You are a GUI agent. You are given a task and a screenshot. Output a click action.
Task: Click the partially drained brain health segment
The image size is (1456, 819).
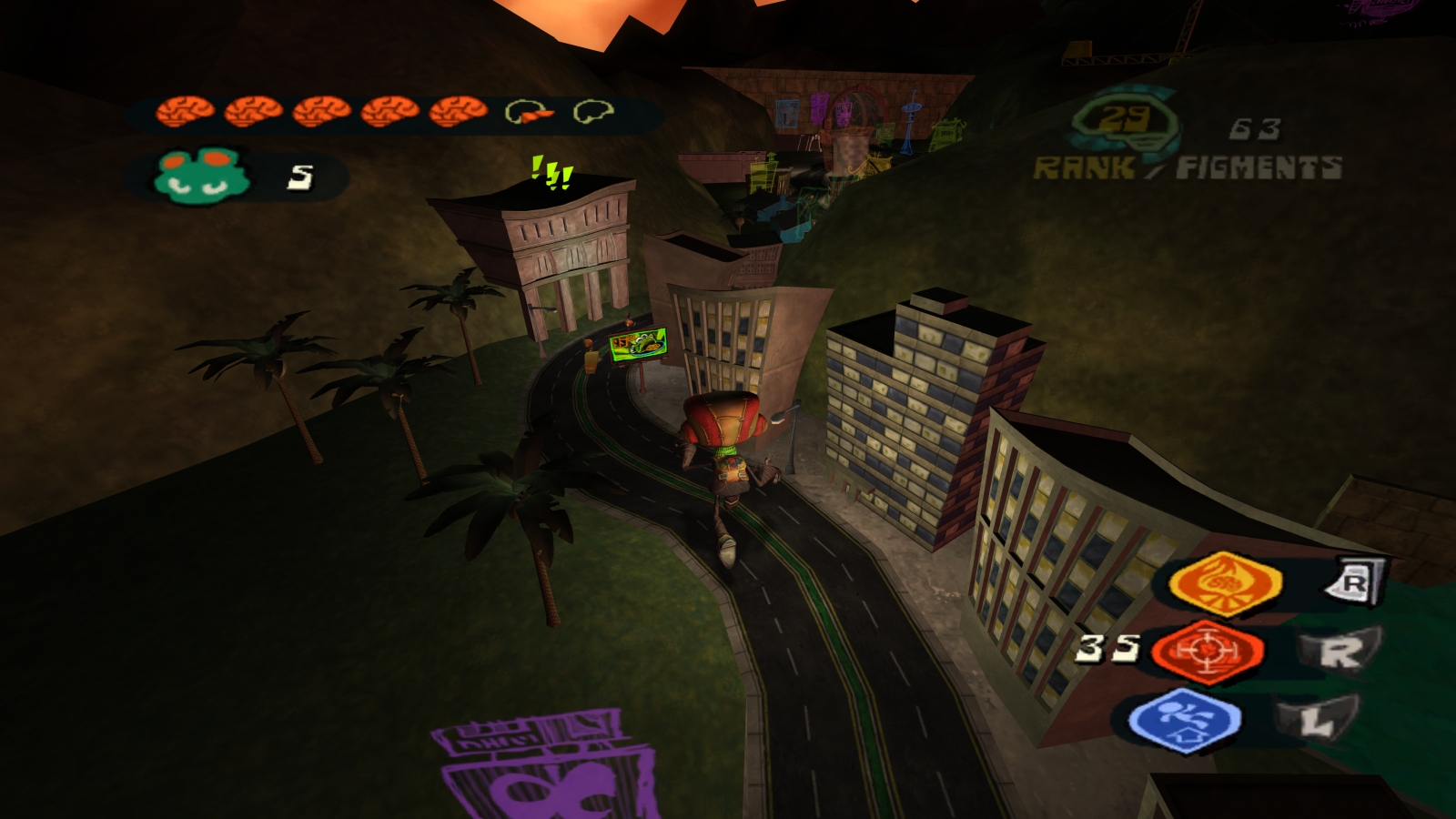(526, 113)
